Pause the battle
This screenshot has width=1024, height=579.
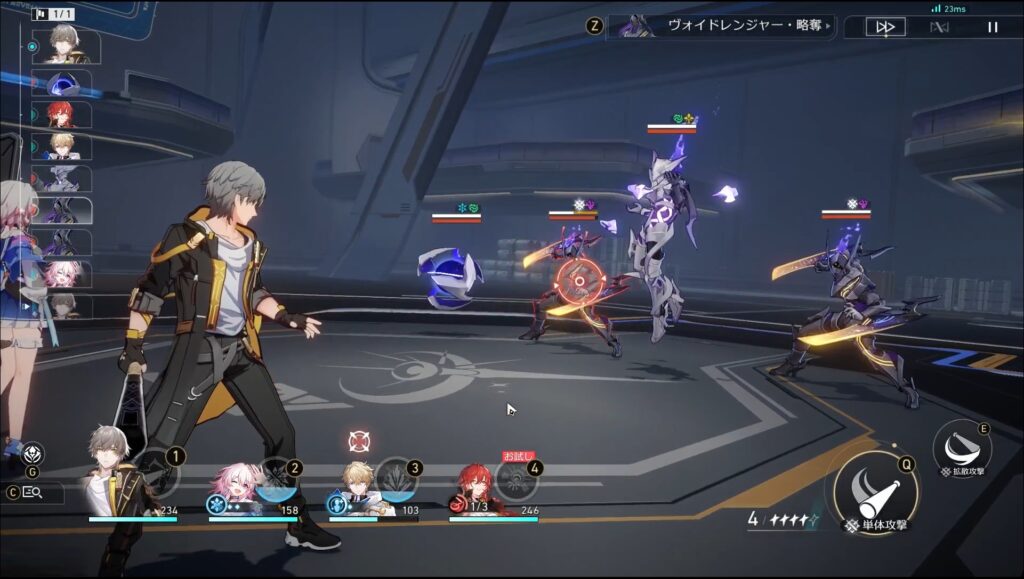(992, 27)
